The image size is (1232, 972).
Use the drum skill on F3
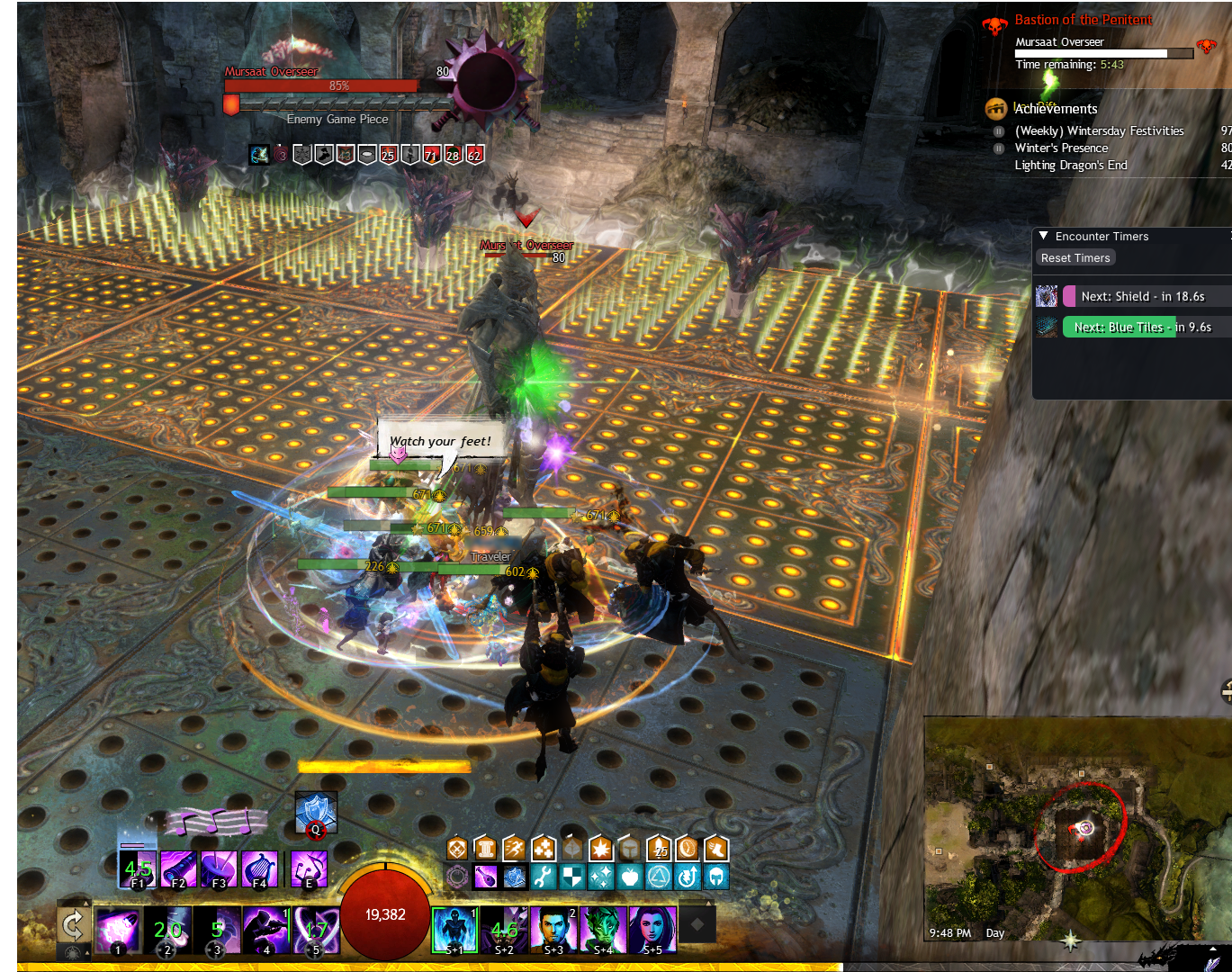point(219,868)
